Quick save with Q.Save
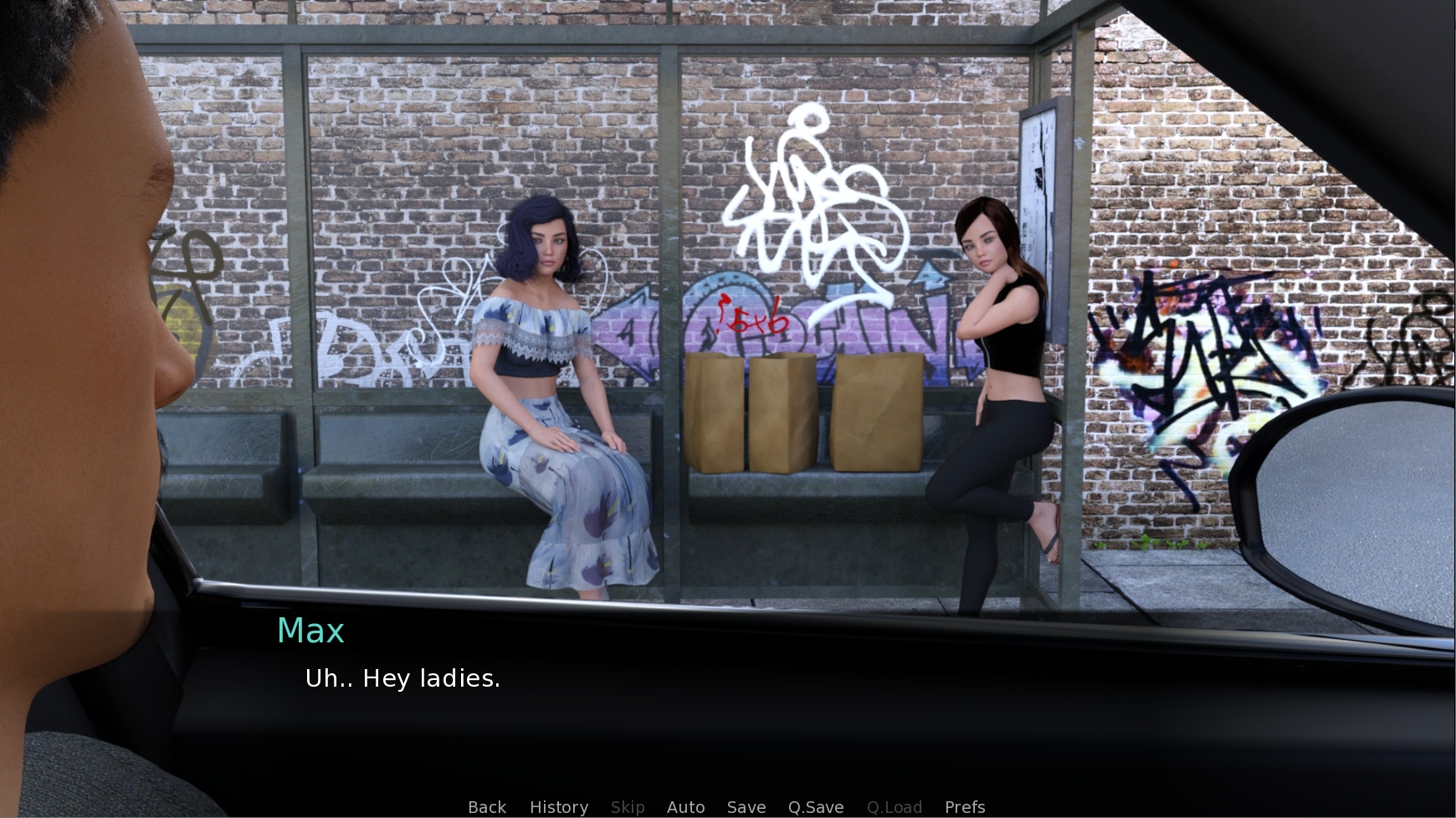The width and height of the screenshot is (1456, 818). [815, 807]
